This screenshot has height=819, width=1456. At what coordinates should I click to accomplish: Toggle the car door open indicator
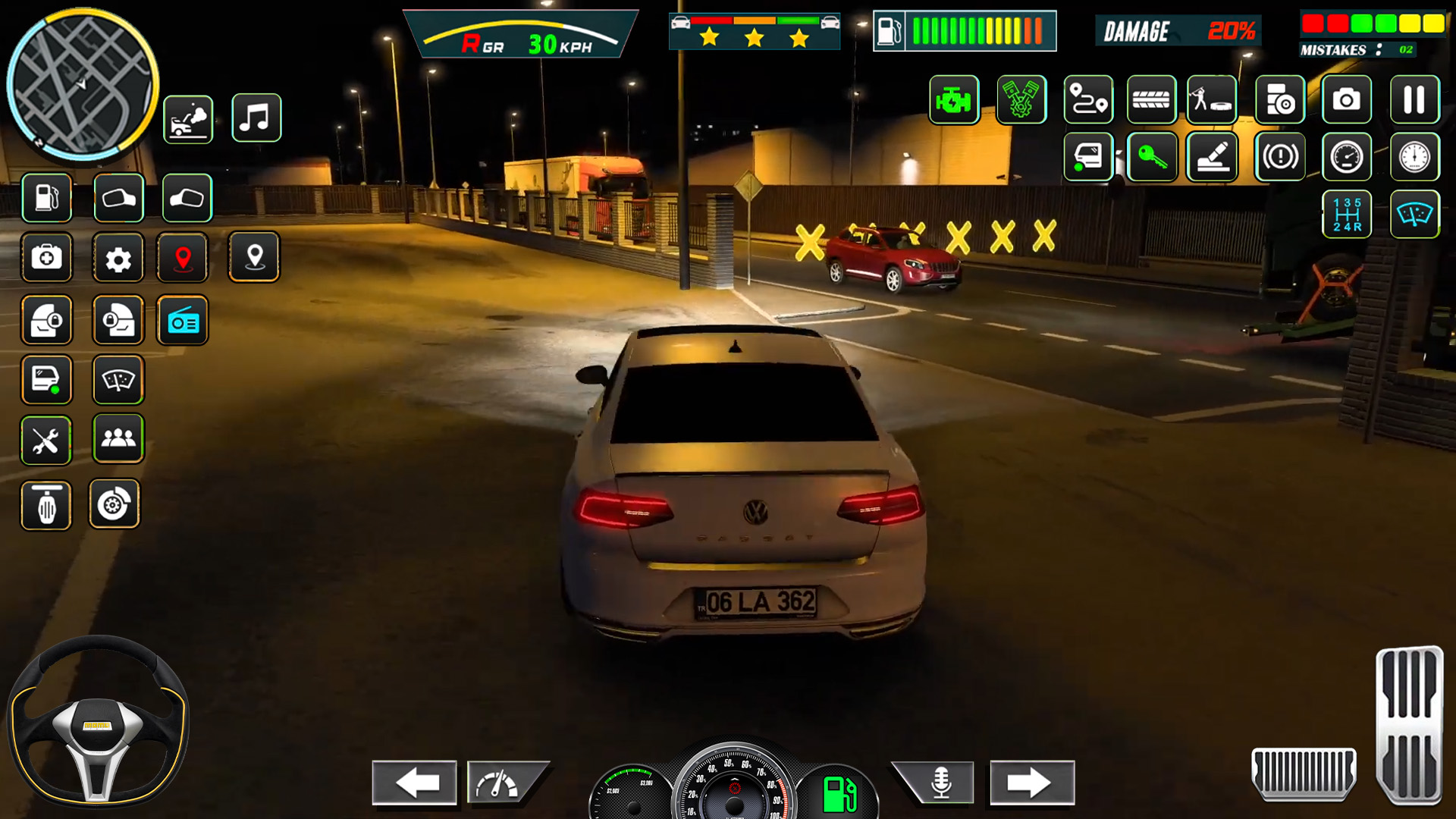[1088, 157]
